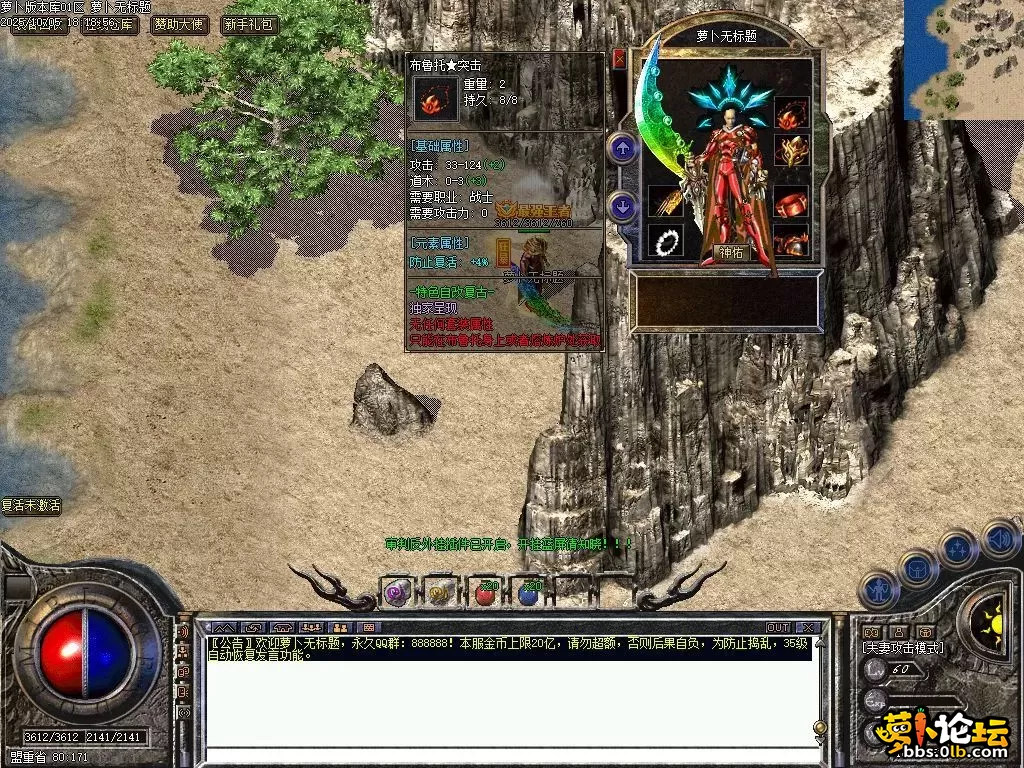Open the 新手礼包 gift pack
This screenshot has height=768, width=1024.
249,25
